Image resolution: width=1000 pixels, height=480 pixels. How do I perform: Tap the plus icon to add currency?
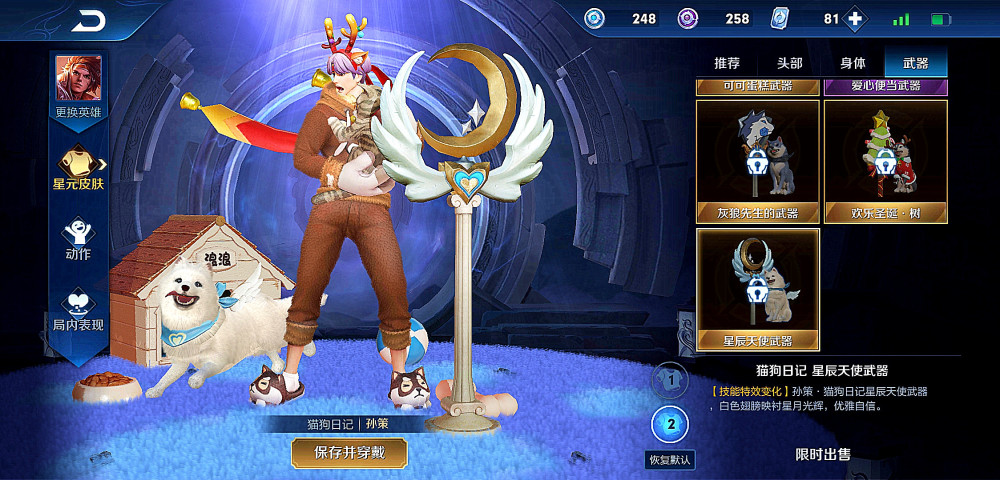tap(855, 19)
